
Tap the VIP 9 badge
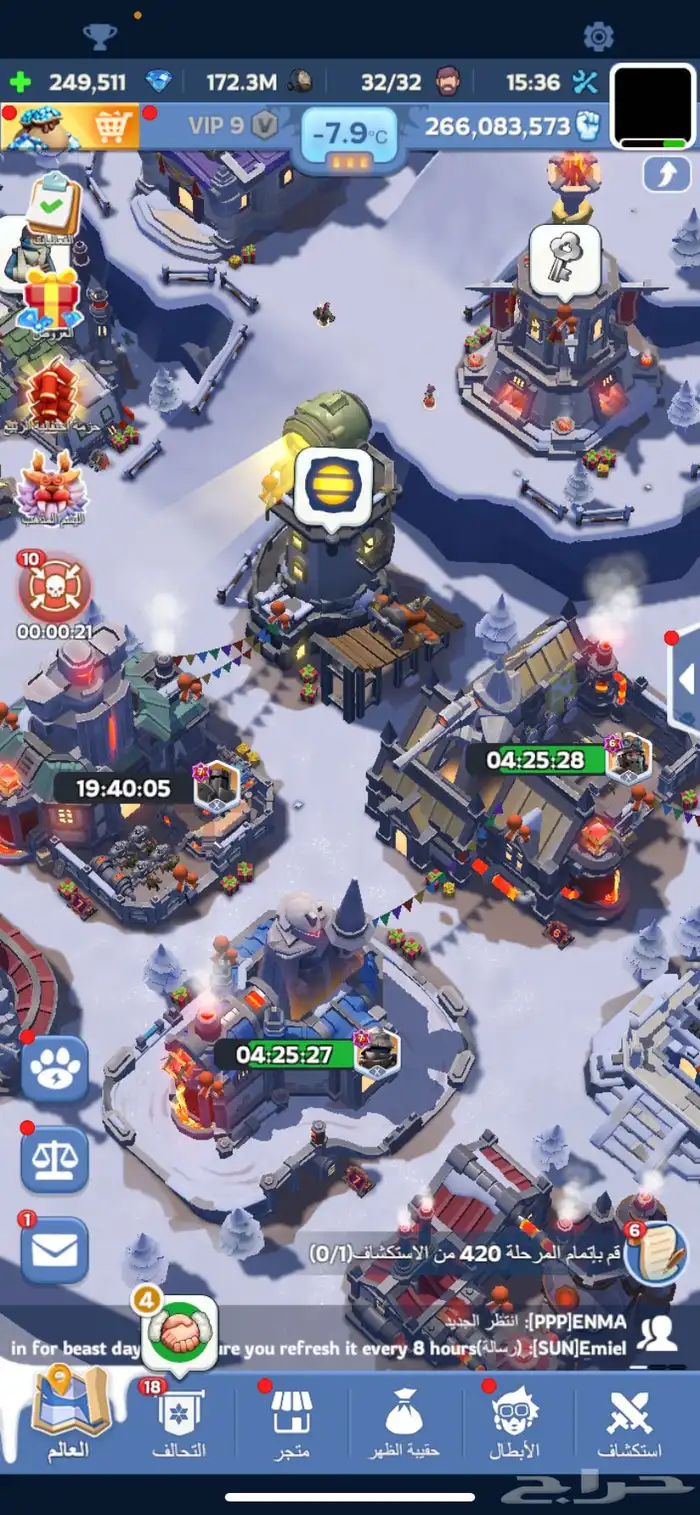click(231, 126)
